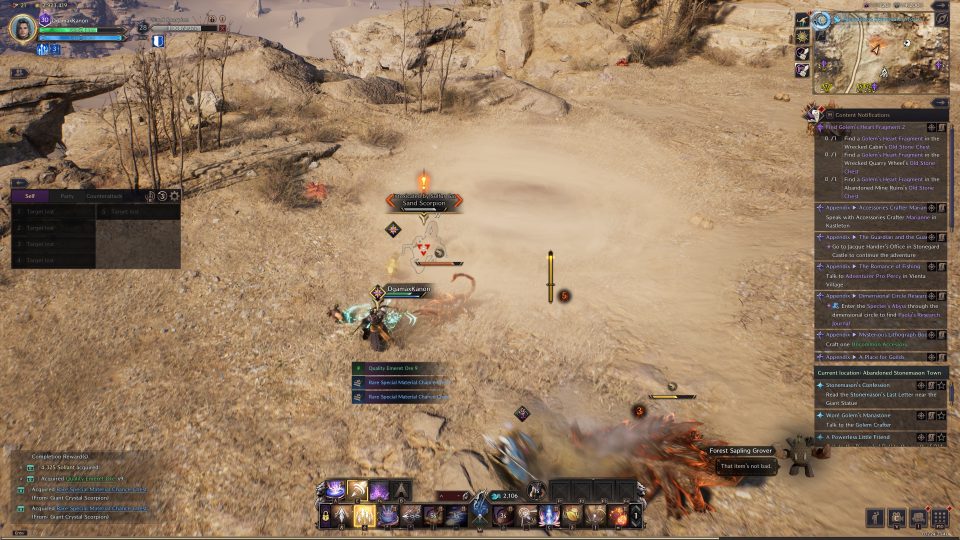Open target panel gear settings
Image resolution: width=960 pixels, height=540 pixels.
coord(175,196)
